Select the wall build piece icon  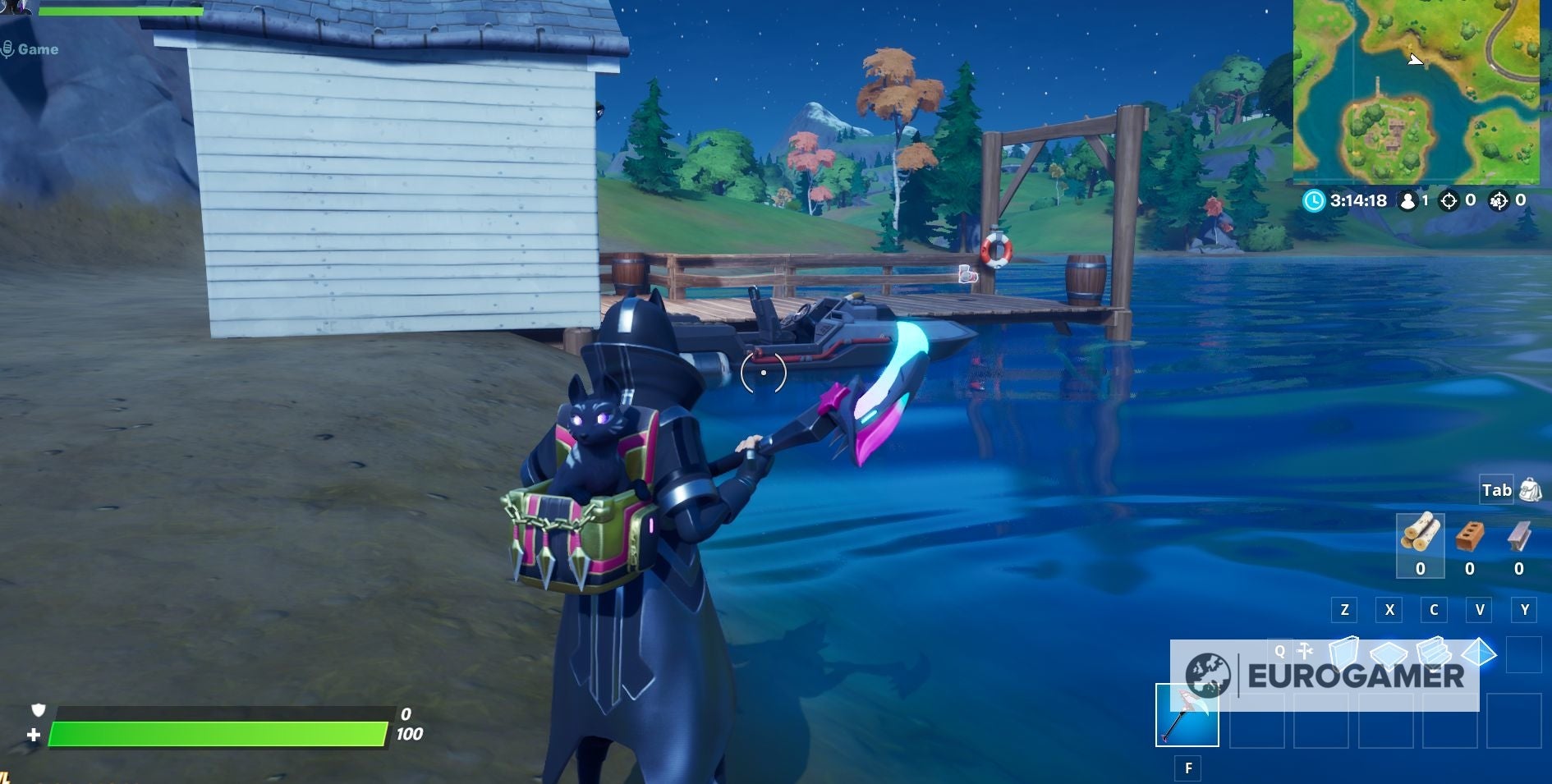[x=1344, y=653]
